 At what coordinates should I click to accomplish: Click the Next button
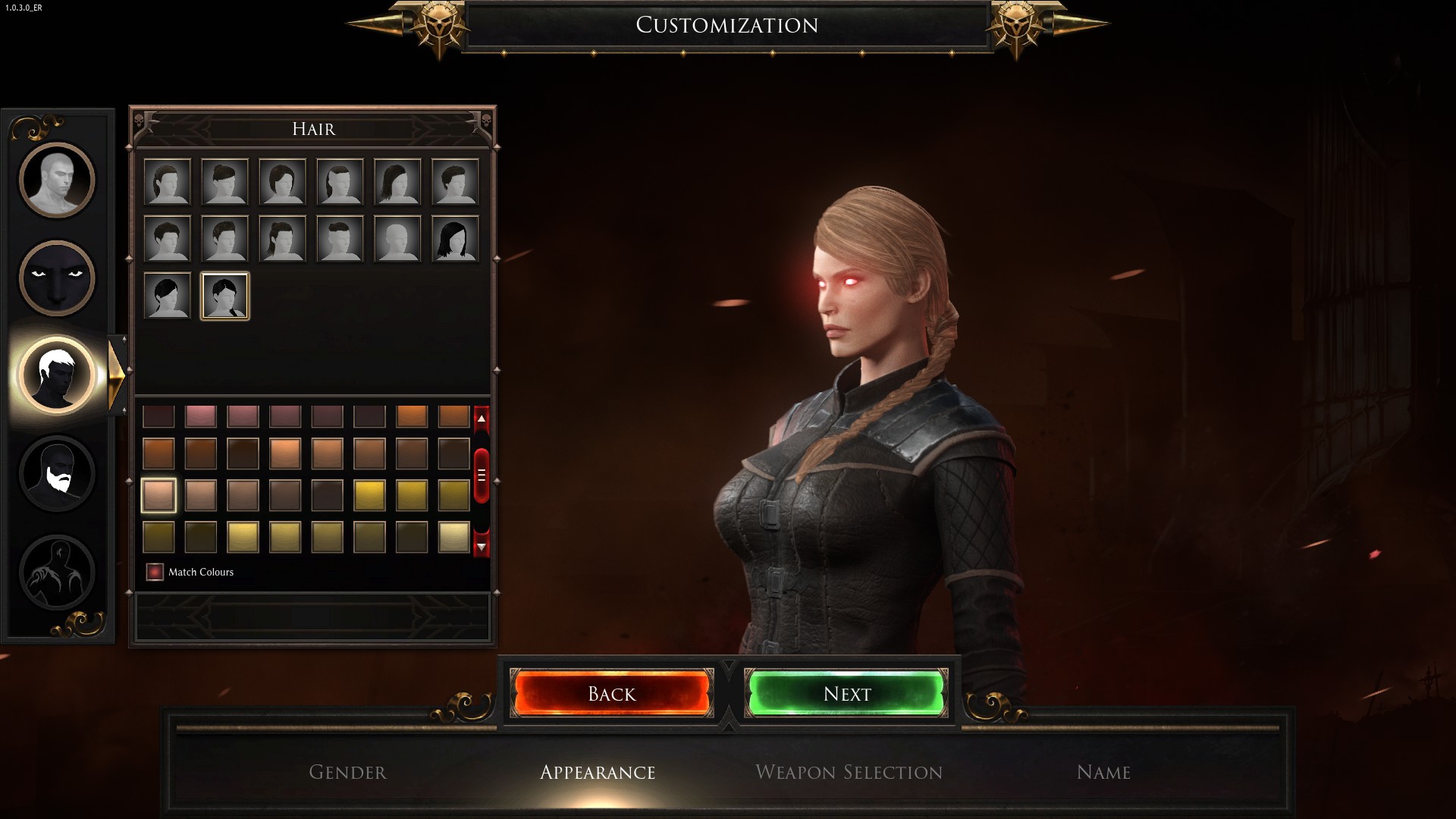click(x=847, y=692)
